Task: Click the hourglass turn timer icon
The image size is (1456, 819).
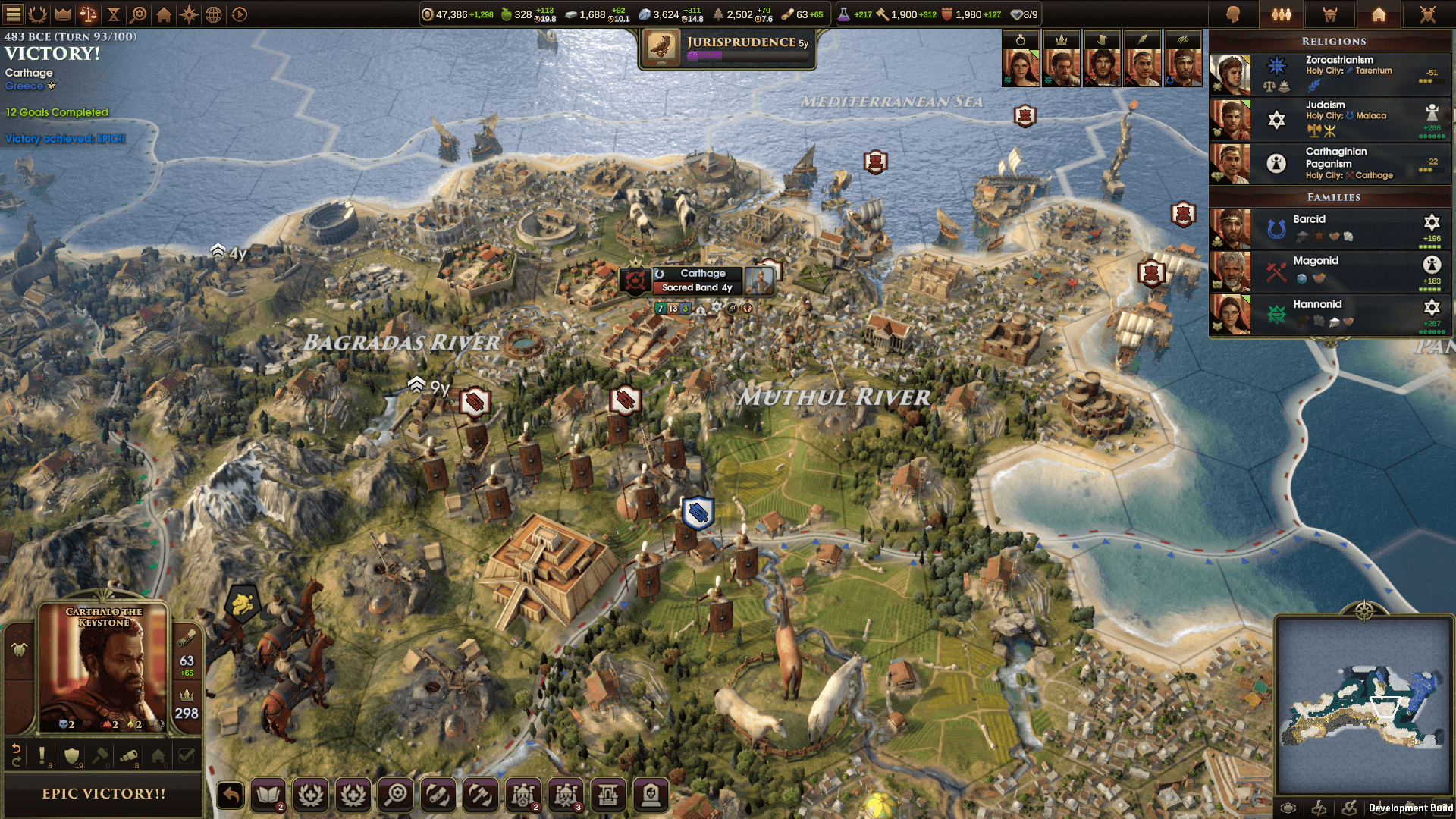Action: [x=113, y=13]
